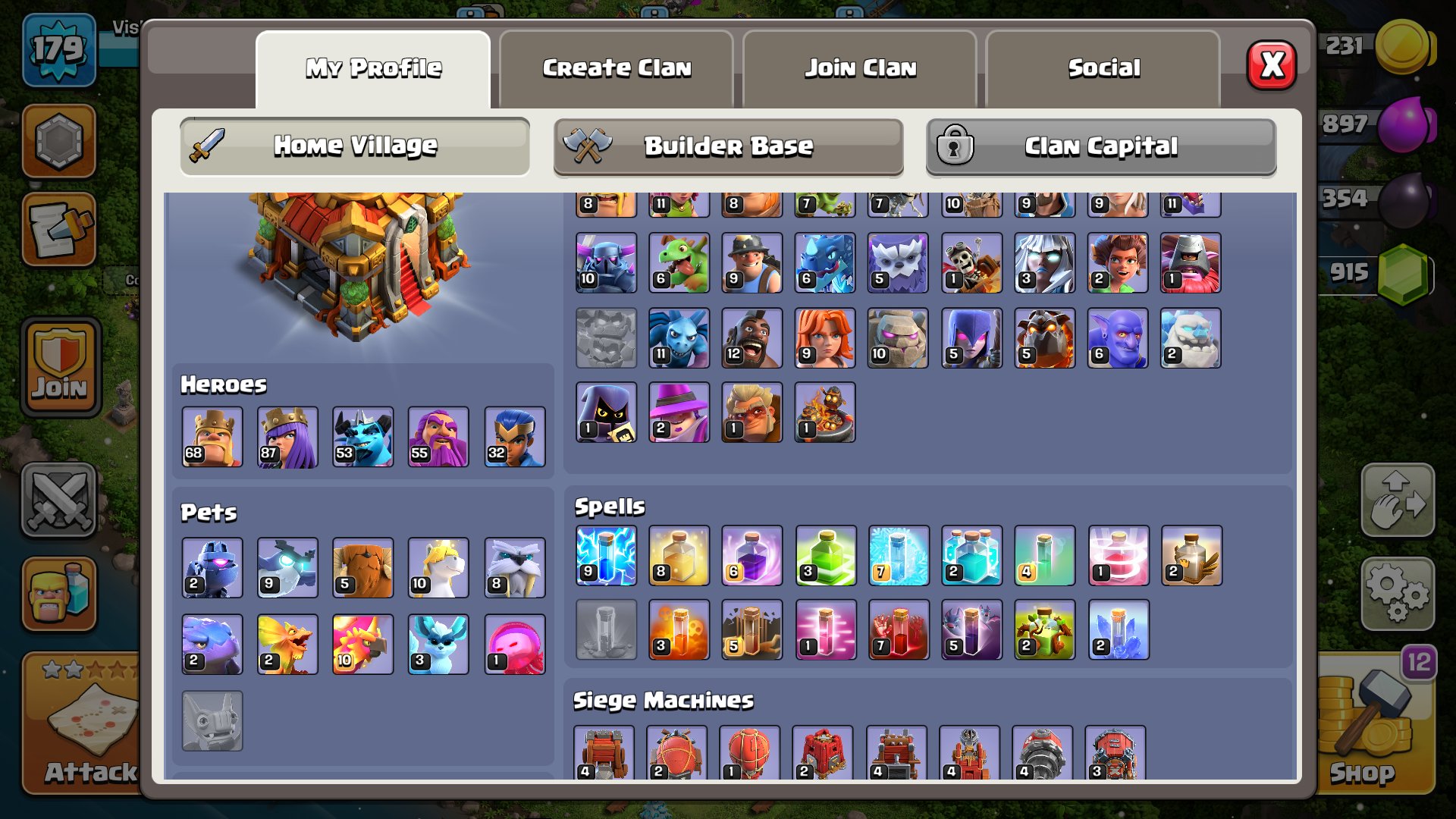The width and height of the screenshot is (1456, 819).
Task: Tap the L.A.S.S.I pet icon
Action: 211,567
